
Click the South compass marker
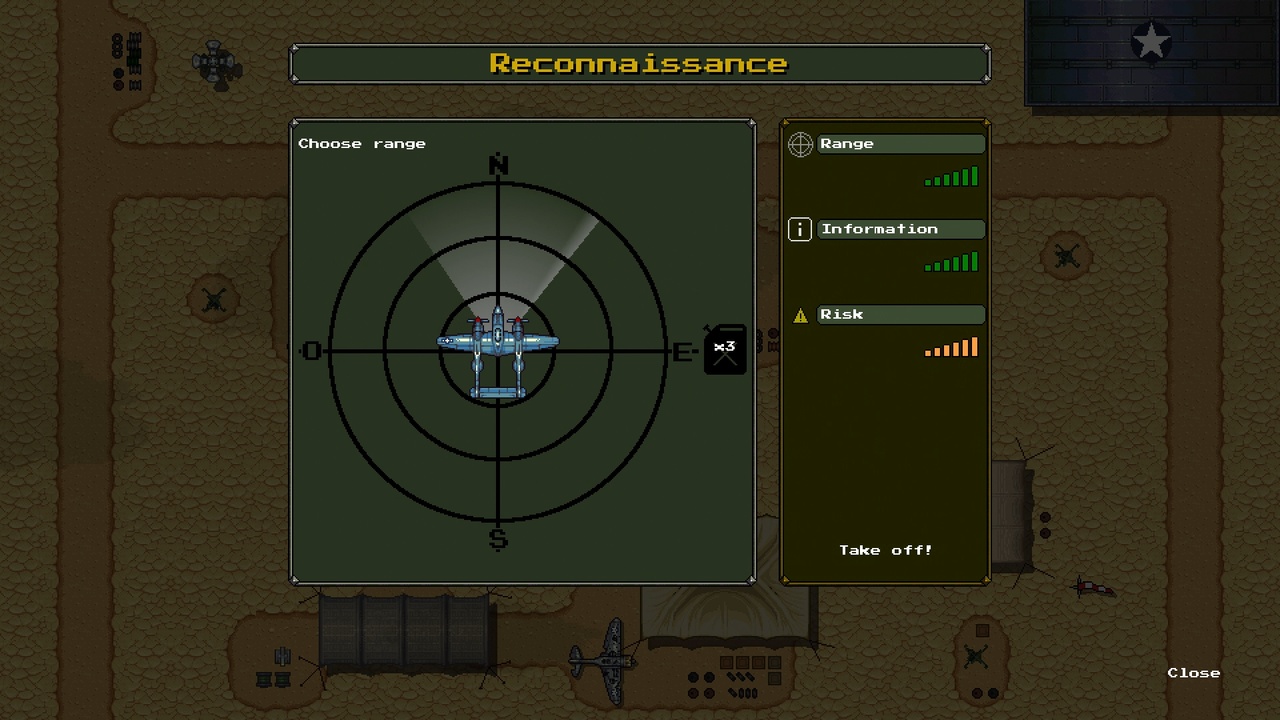[x=497, y=538]
